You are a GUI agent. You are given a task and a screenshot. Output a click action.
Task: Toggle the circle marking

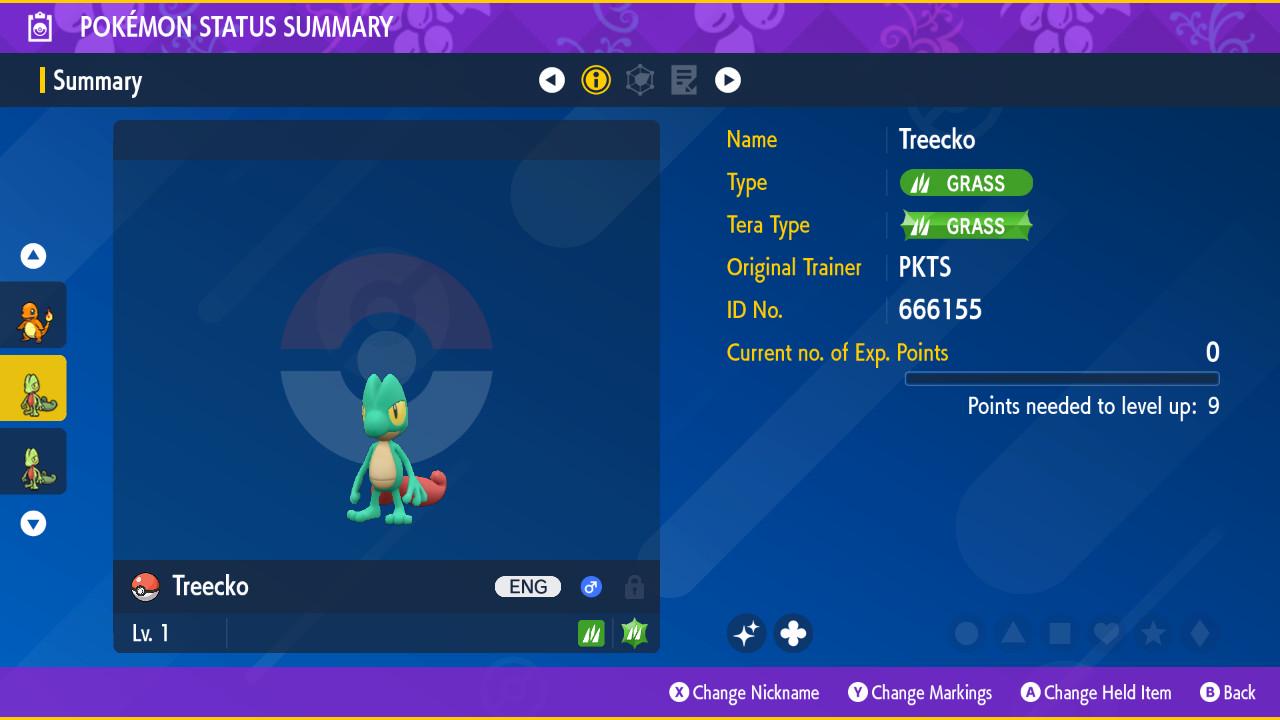click(966, 633)
